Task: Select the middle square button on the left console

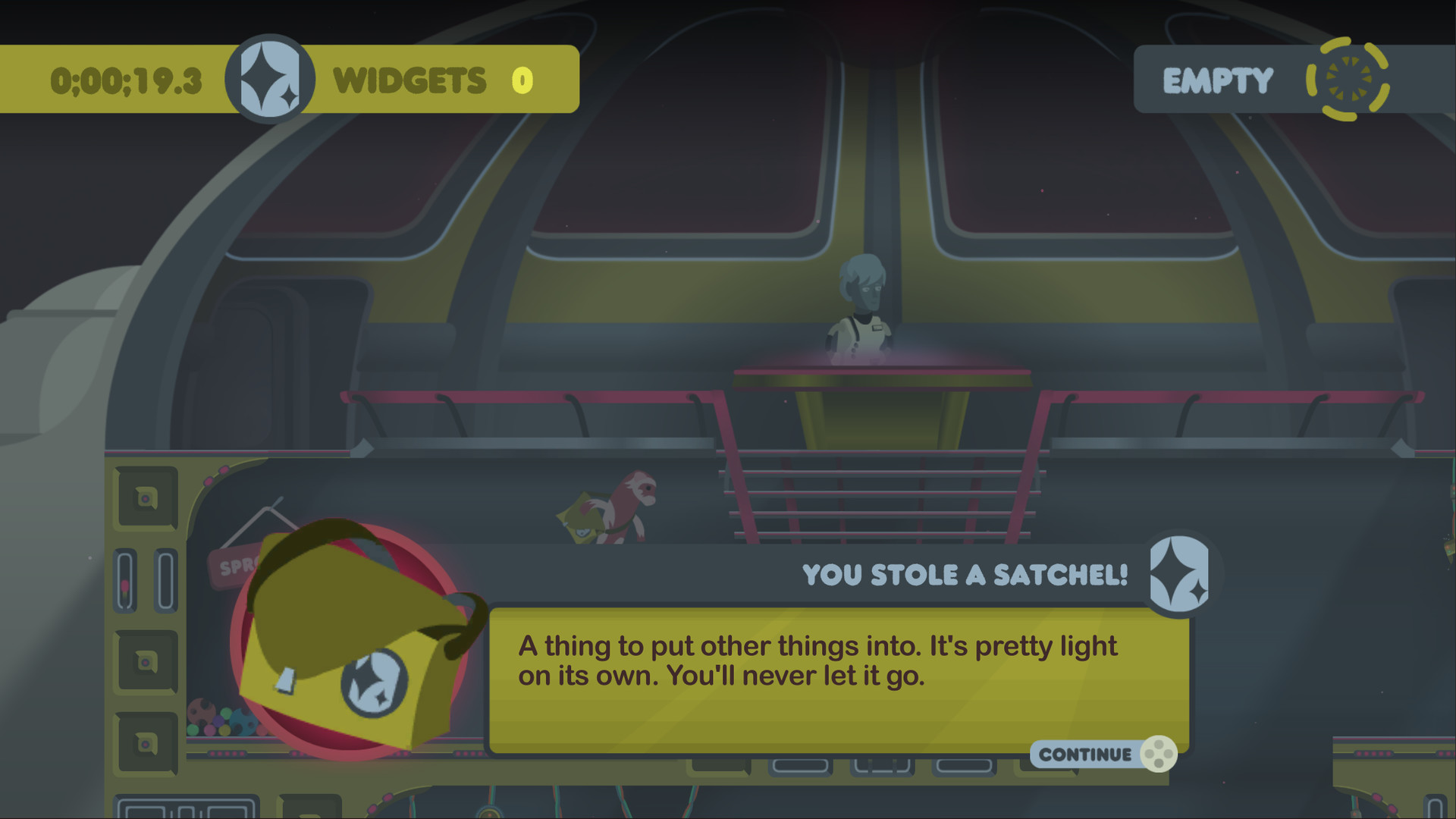Action: [x=146, y=661]
